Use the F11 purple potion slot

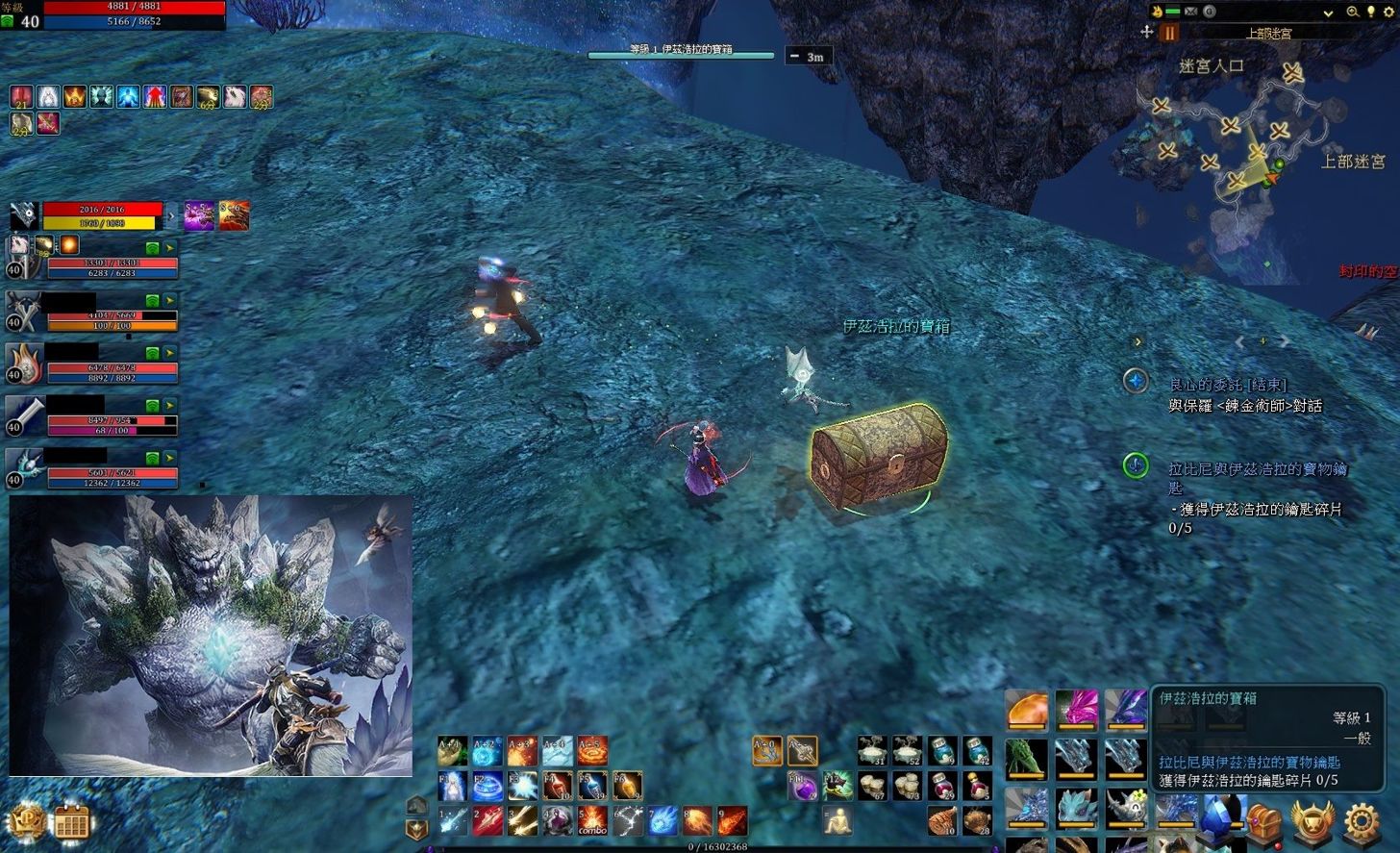(x=802, y=787)
